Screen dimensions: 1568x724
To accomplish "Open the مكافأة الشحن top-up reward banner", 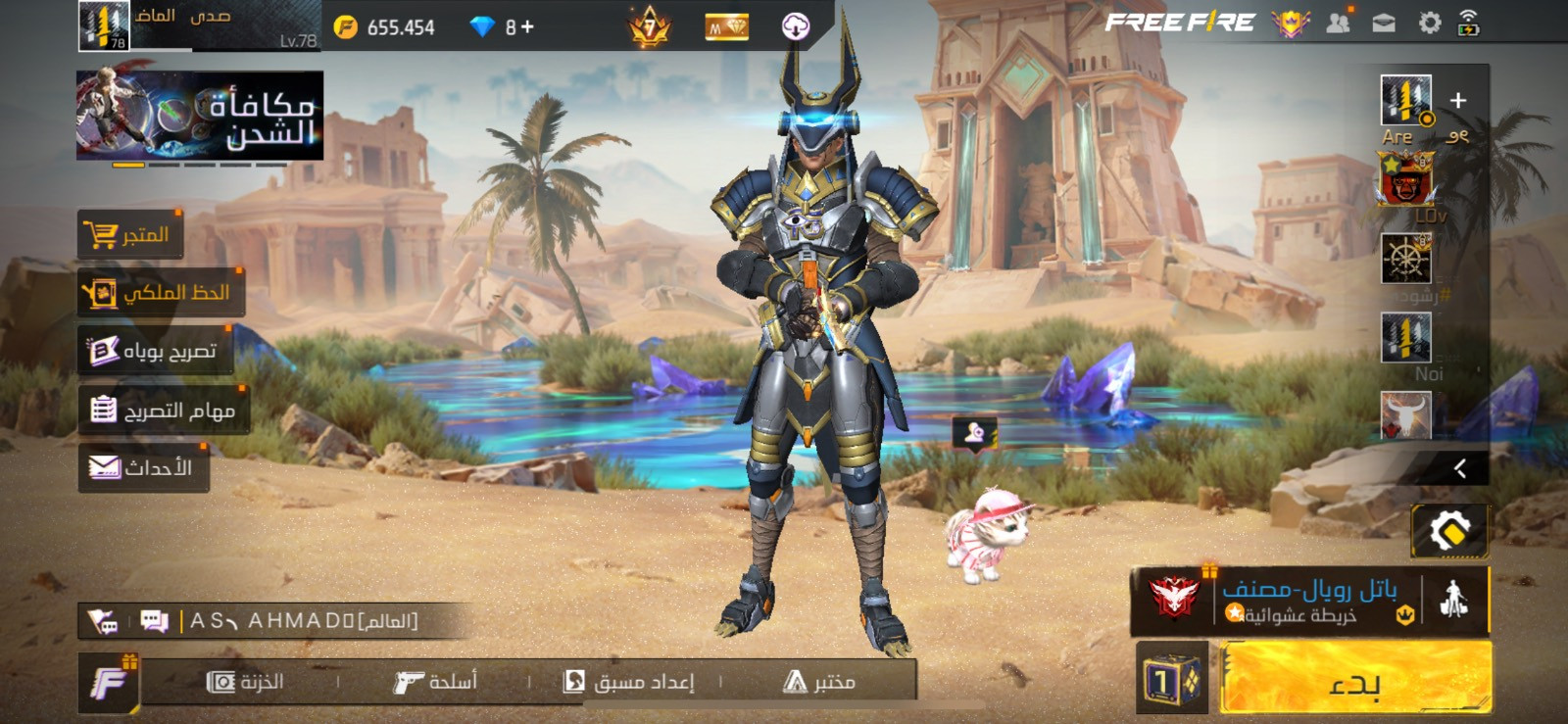I will point(200,115).
